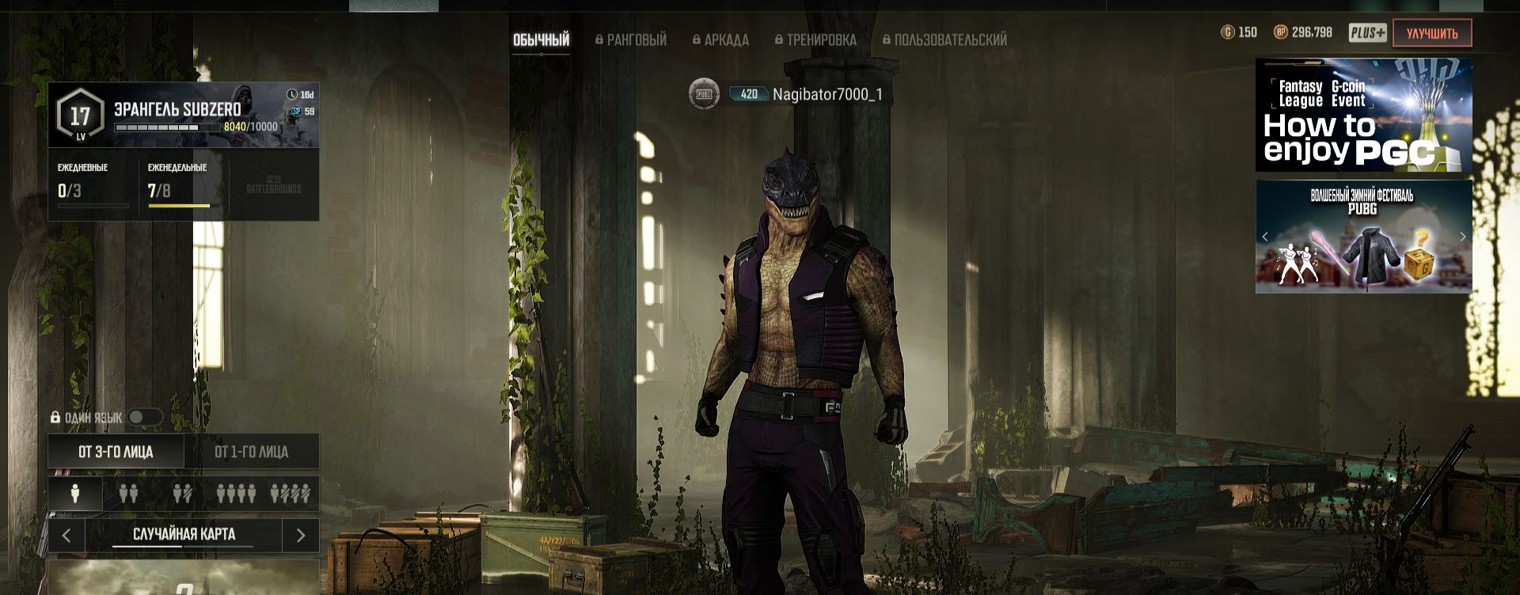Show the previous festival banner slide
The height and width of the screenshot is (595, 1520).
1265,237
